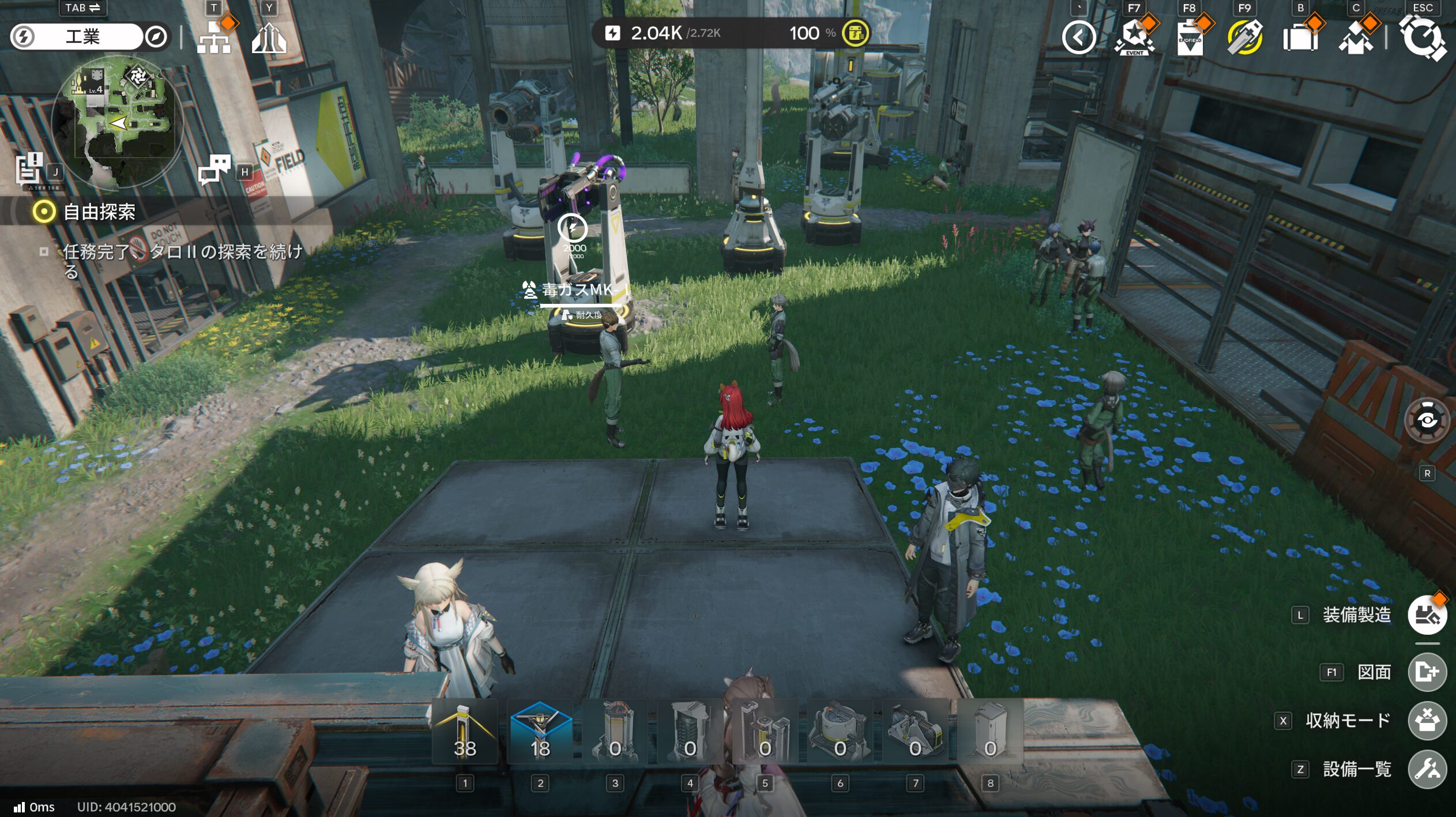Activate 収納モード storage mode

click(x=1427, y=721)
